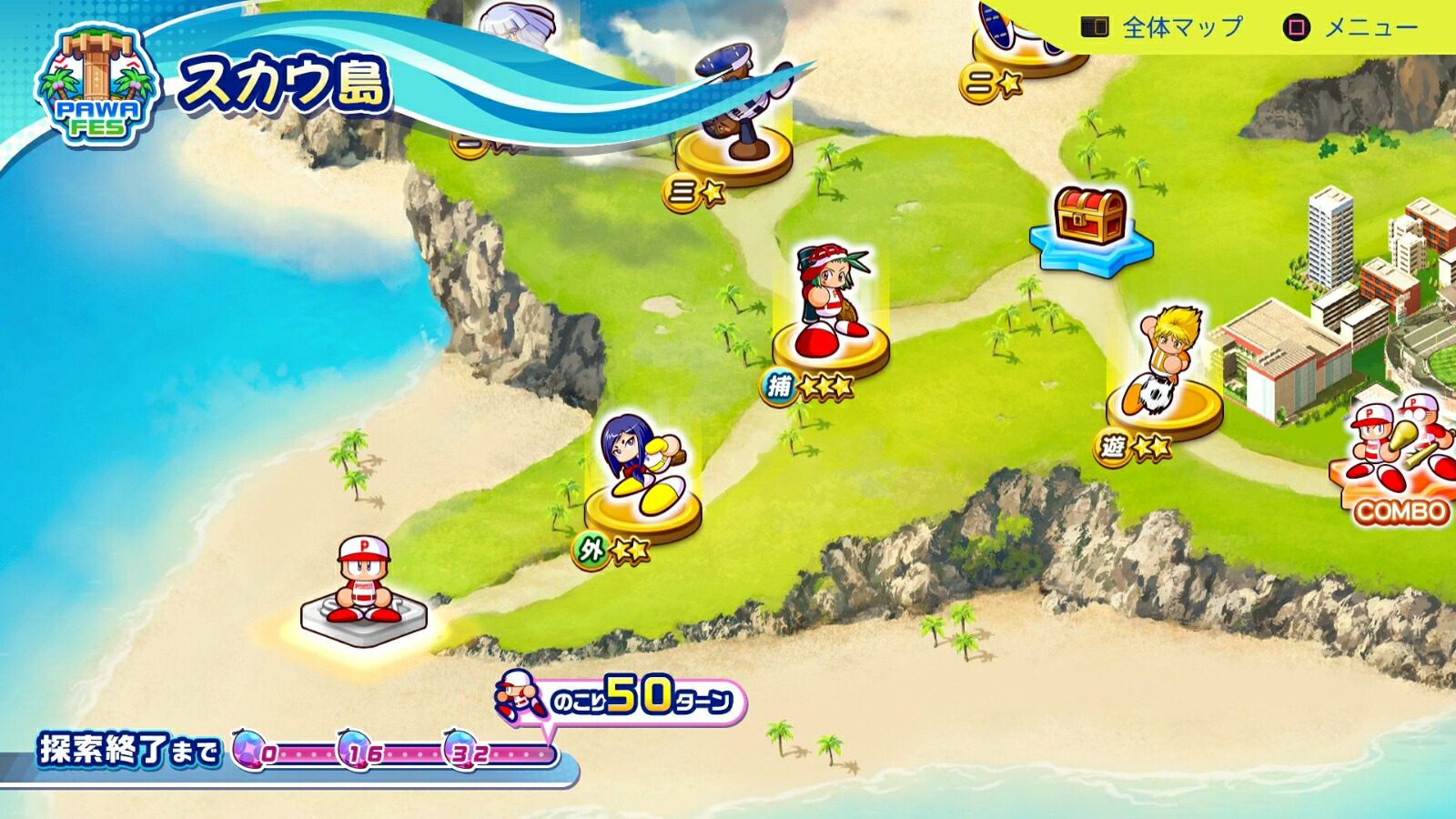Open the メニュー menu

click(1350, 27)
